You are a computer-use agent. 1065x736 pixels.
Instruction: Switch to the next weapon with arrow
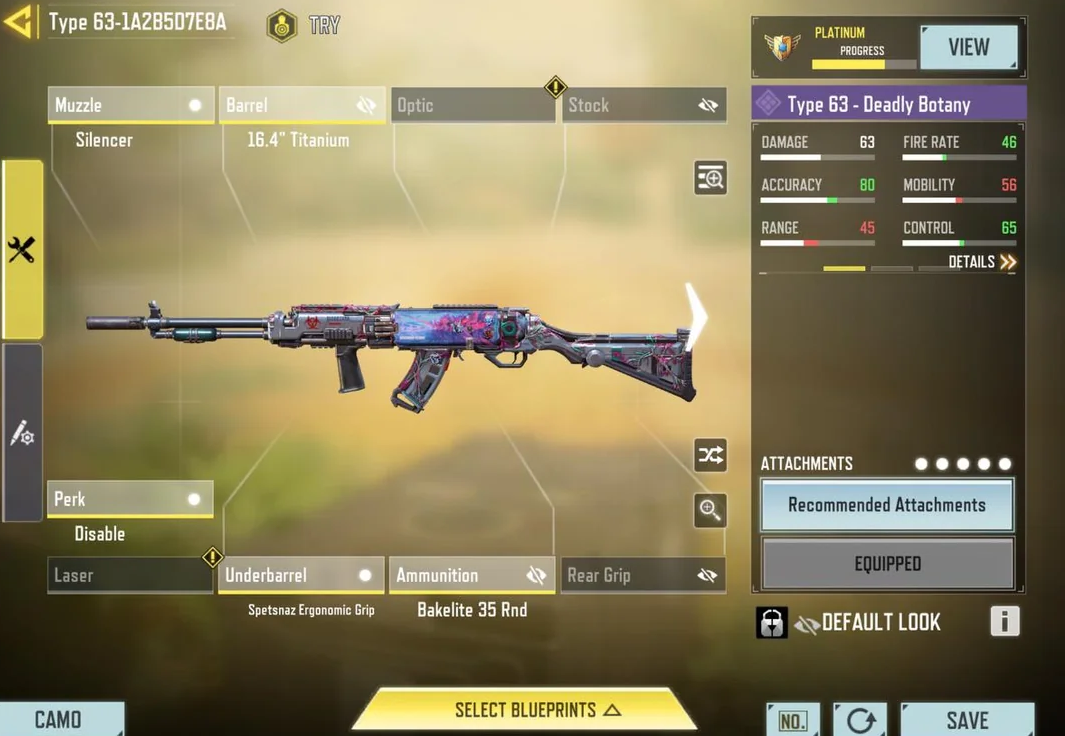(x=695, y=317)
